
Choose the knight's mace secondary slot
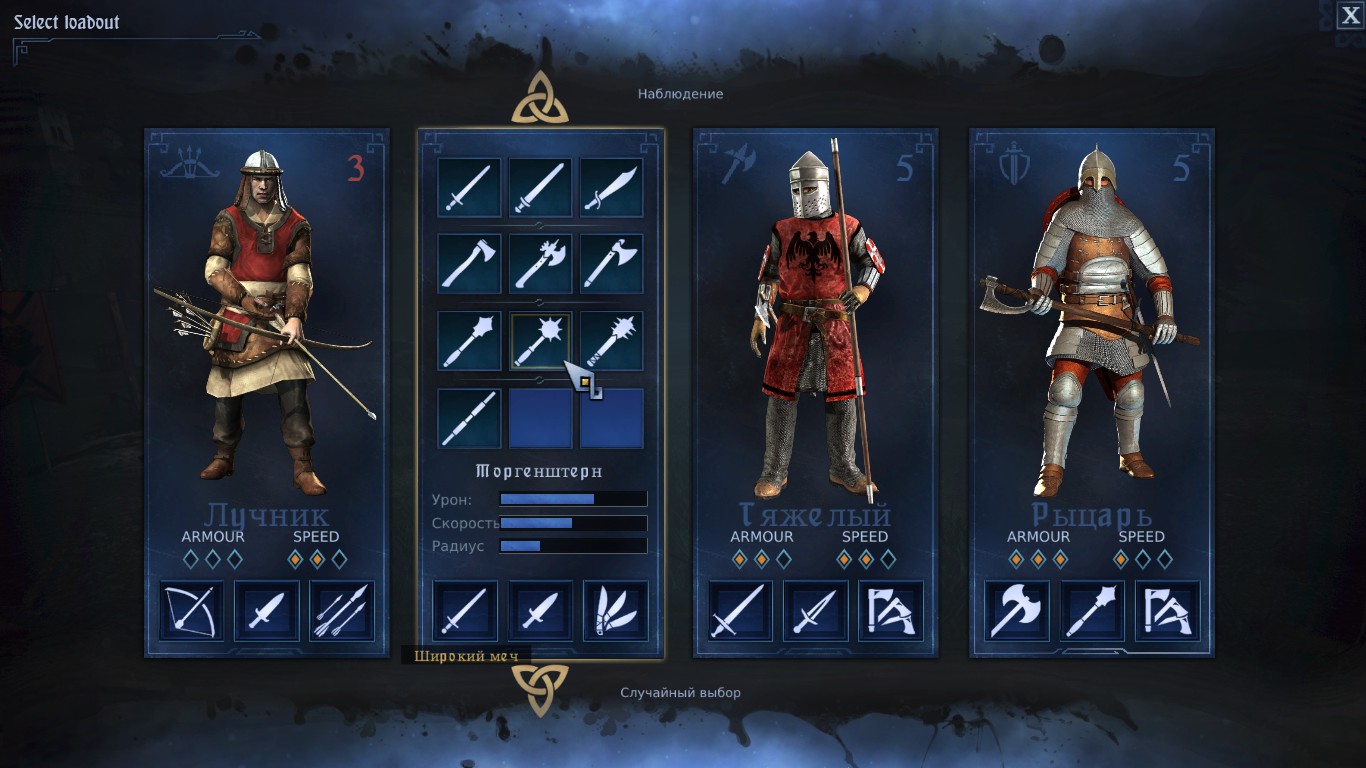click(x=1092, y=610)
